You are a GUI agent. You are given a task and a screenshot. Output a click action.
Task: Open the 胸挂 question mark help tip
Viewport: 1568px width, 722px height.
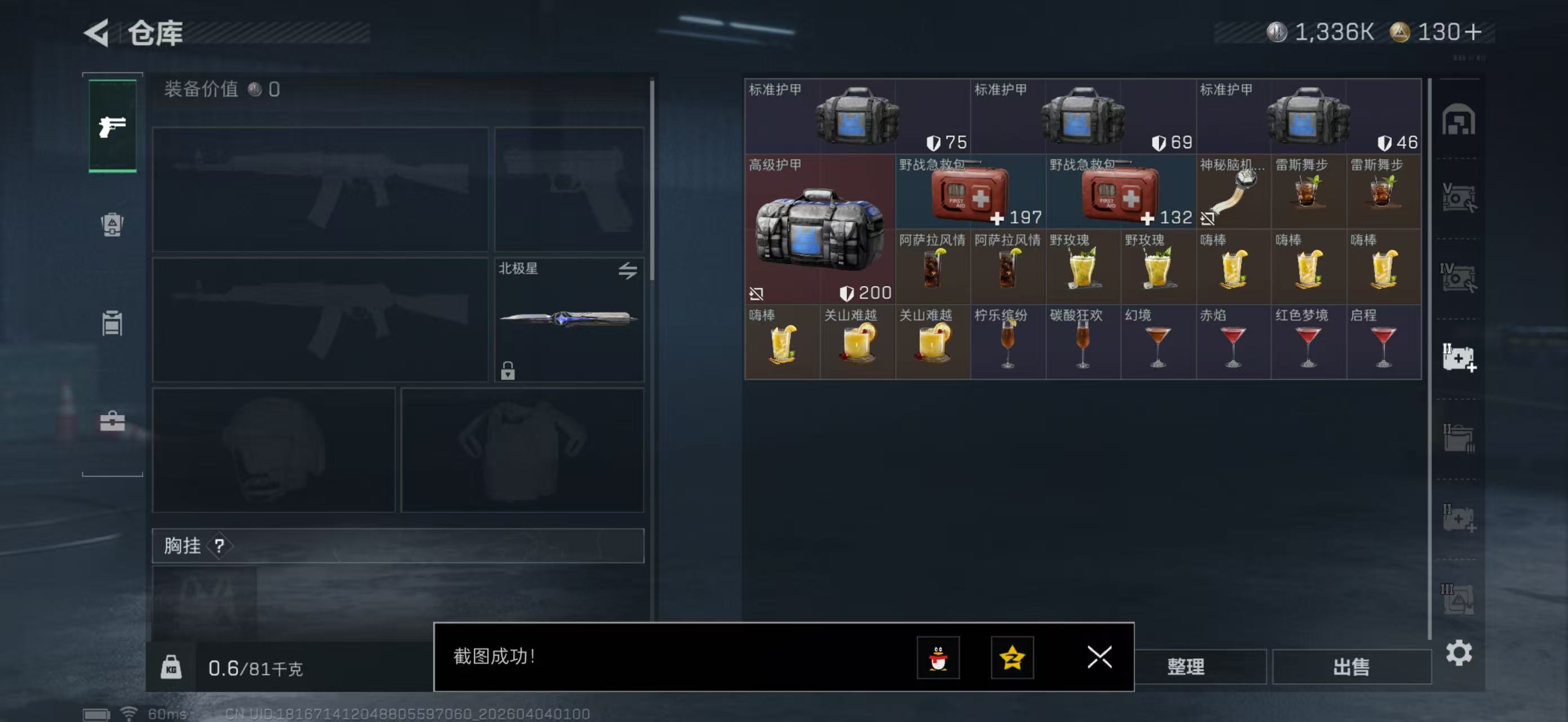pyautogui.click(x=221, y=546)
